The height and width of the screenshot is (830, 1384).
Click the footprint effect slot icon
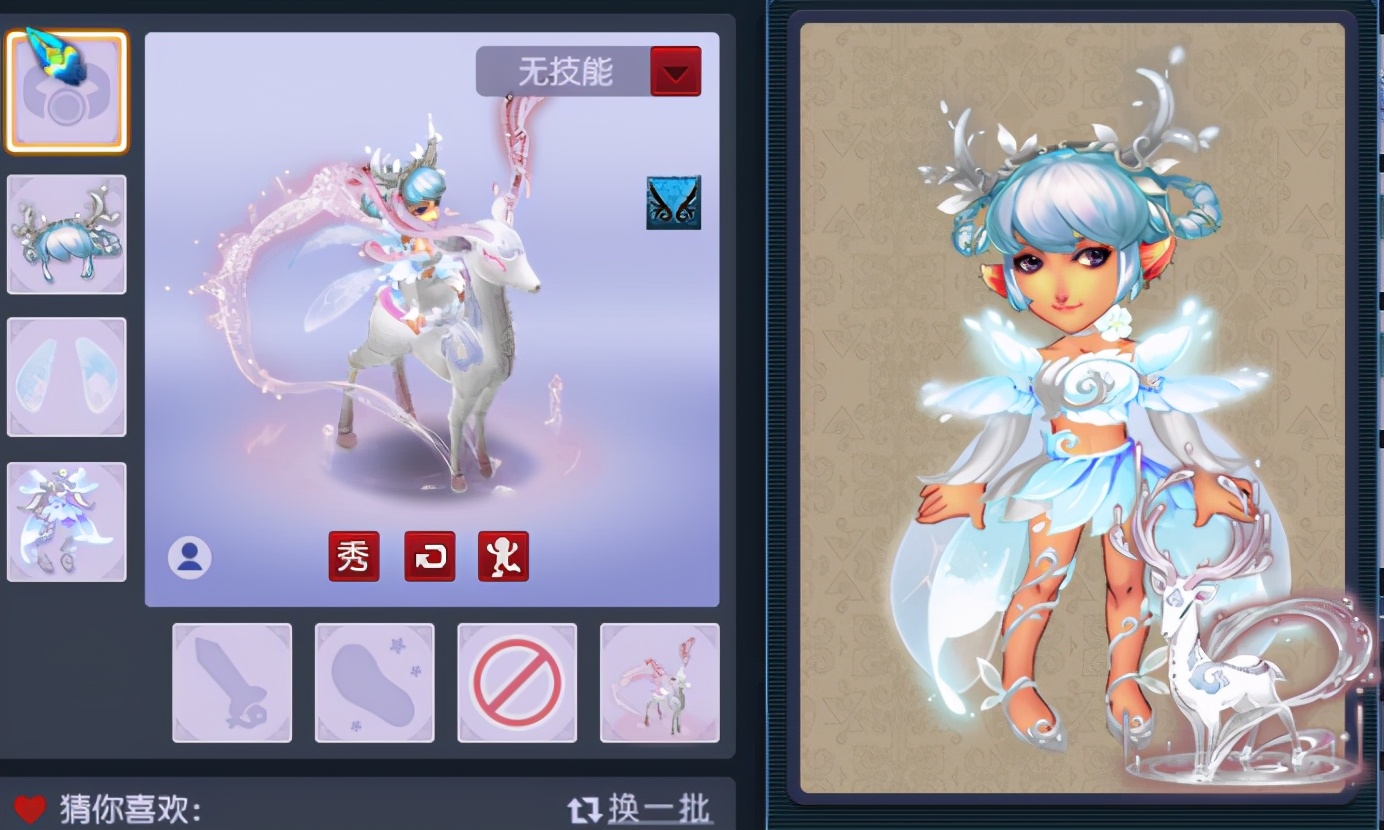[x=374, y=682]
